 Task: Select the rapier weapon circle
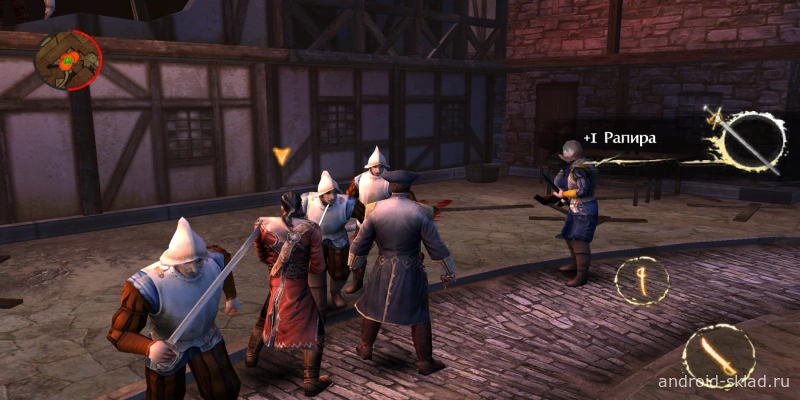click(x=751, y=141)
